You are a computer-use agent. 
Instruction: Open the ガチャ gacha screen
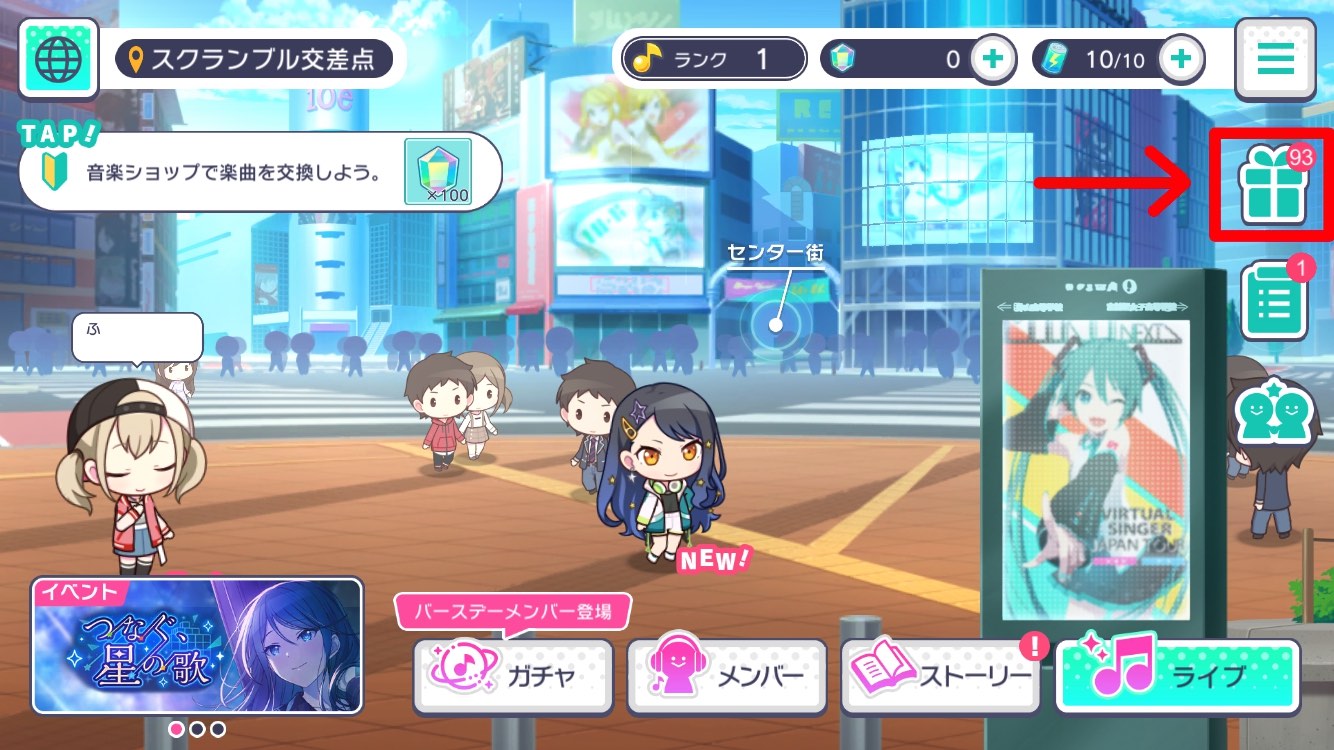[x=513, y=677]
